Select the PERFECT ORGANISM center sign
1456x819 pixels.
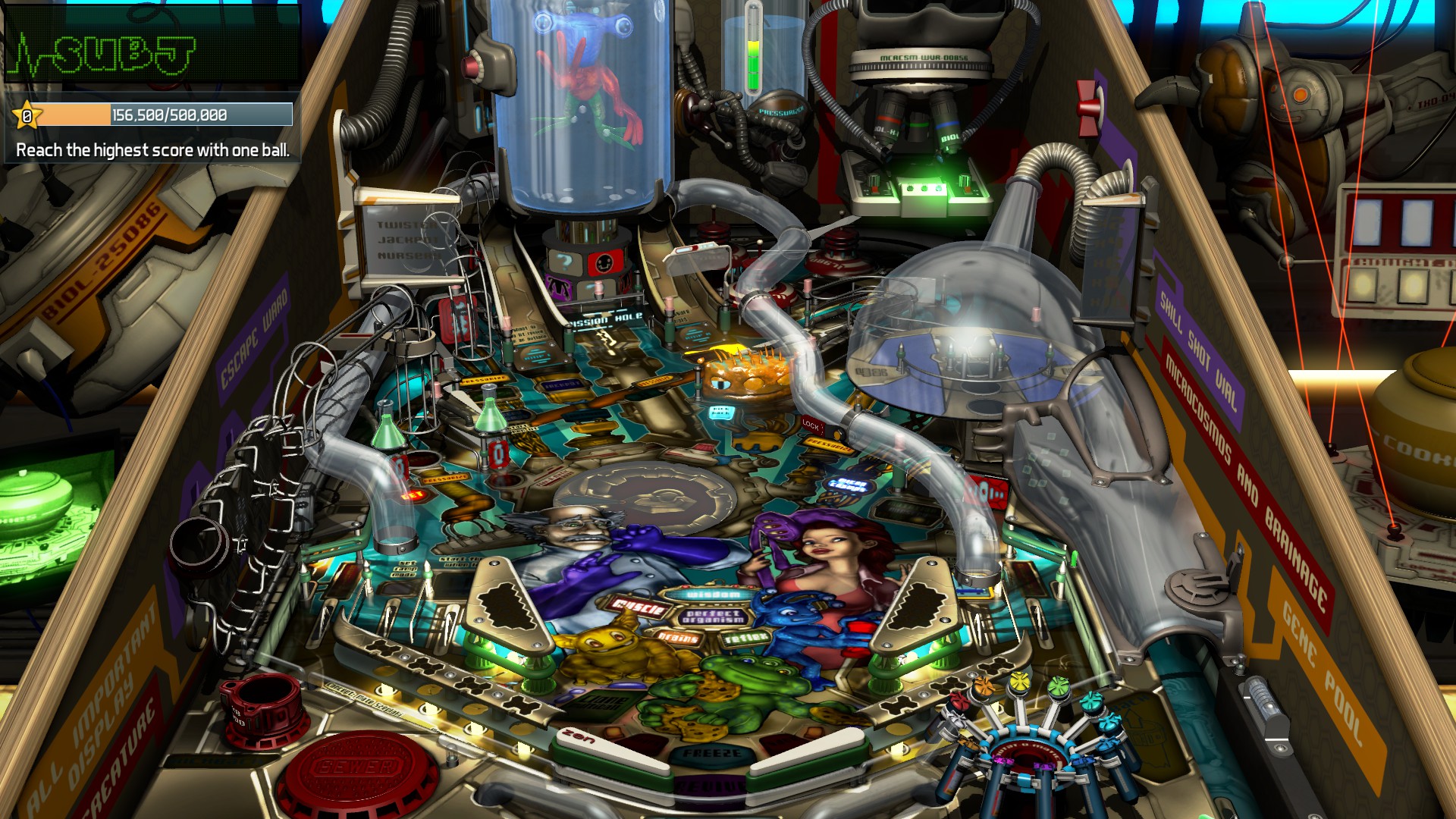point(715,617)
